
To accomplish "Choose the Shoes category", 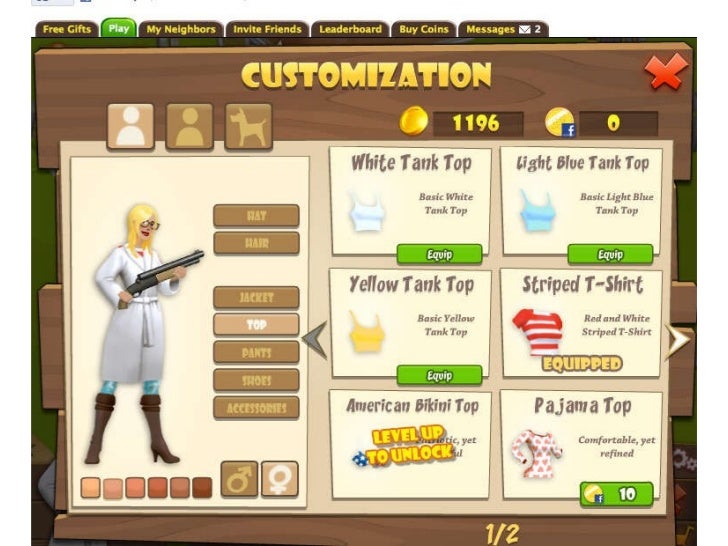I will pos(256,380).
